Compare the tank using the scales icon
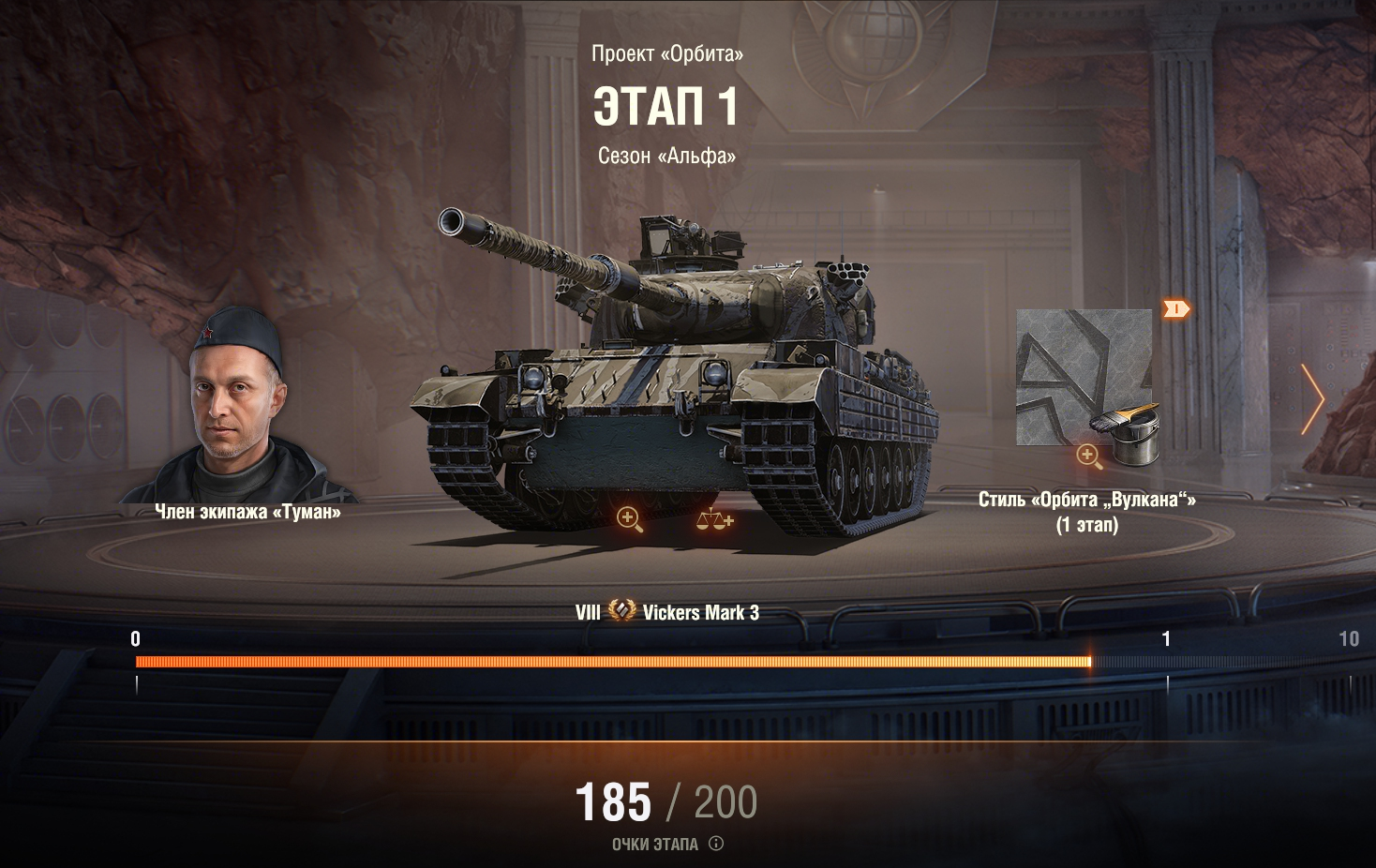This screenshot has width=1376, height=868. coord(714,518)
